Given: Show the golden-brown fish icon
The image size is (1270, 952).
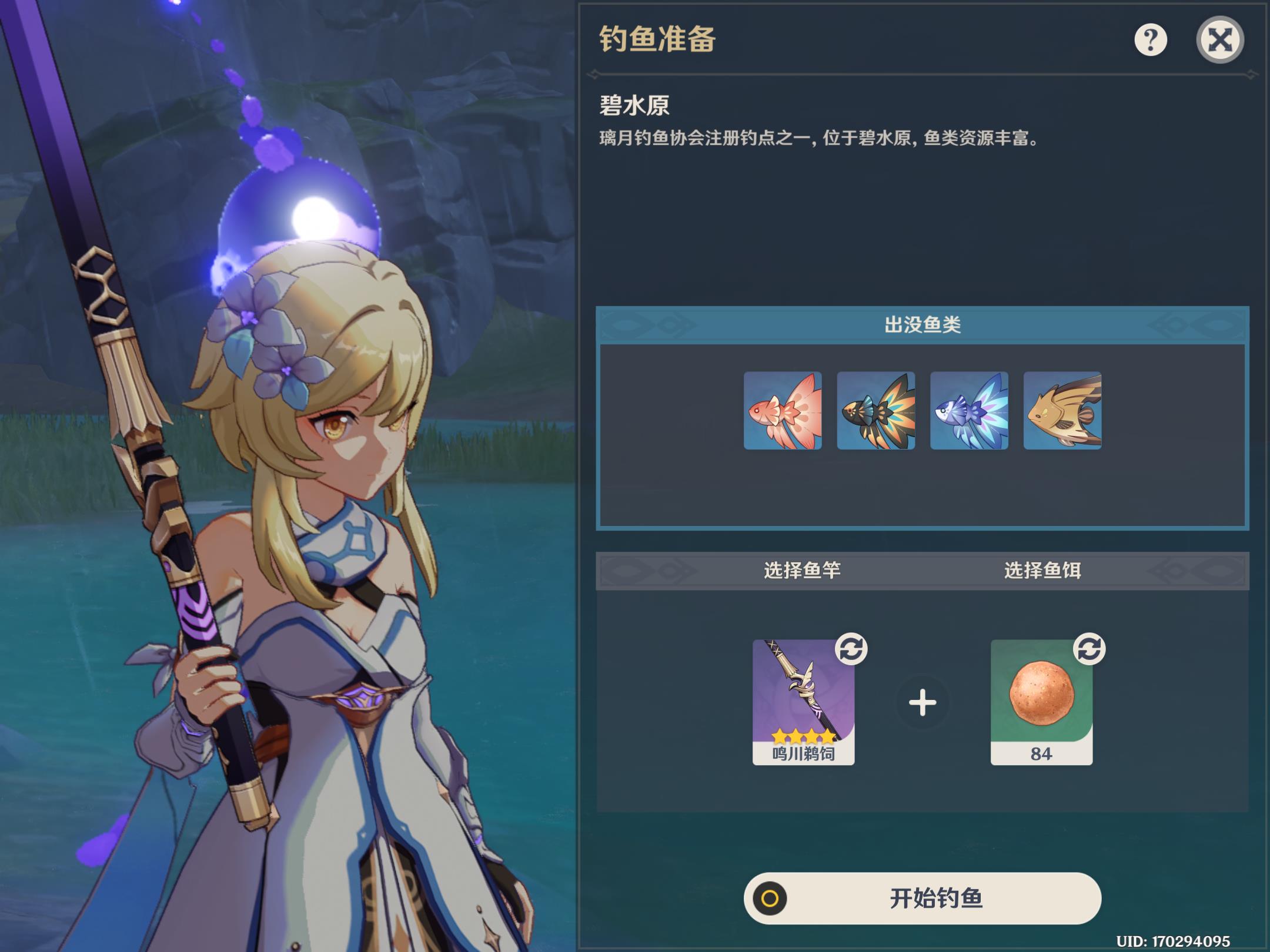Looking at the screenshot, I should click(1062, 411).
